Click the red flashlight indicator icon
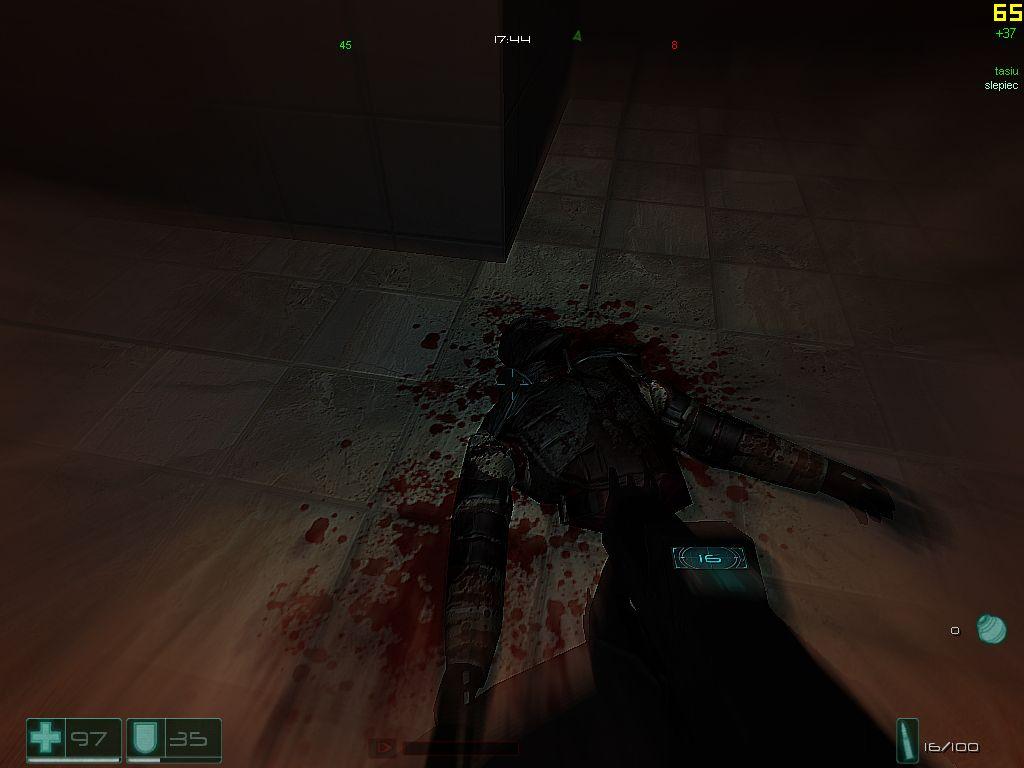The width and height of the screenshot is (1024, 768). click(x=380, y=747)
